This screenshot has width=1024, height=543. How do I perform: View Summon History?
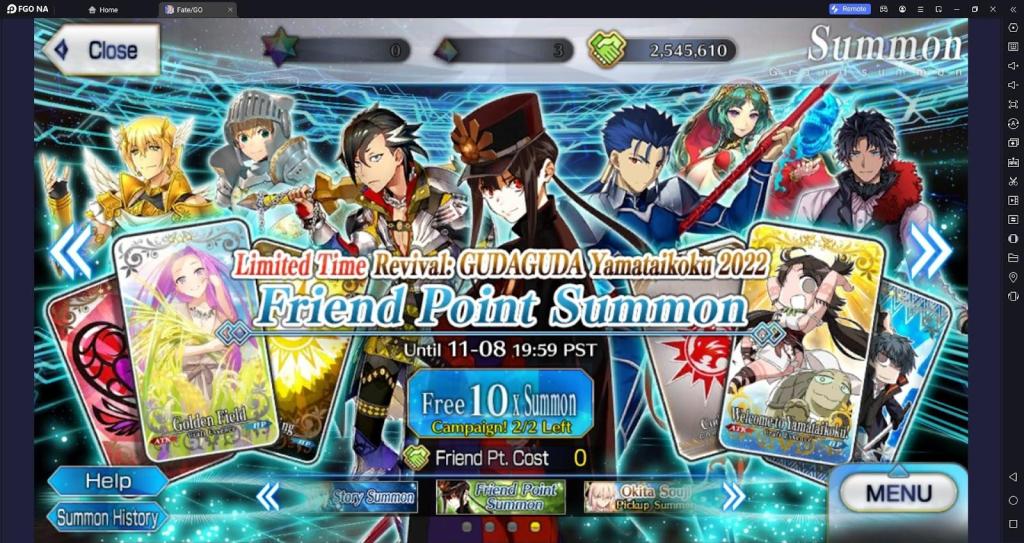coord(107,517)
